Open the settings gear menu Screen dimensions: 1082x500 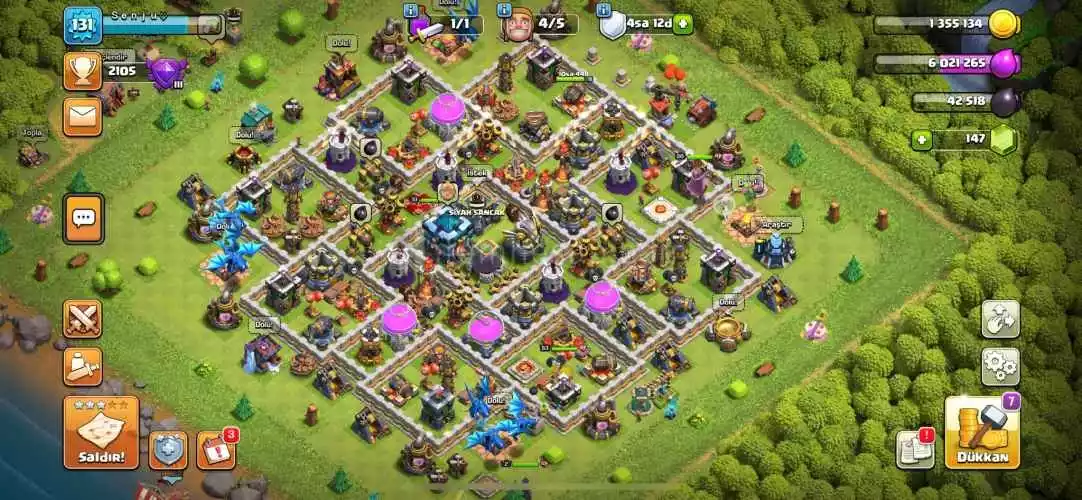coord(999,366)
